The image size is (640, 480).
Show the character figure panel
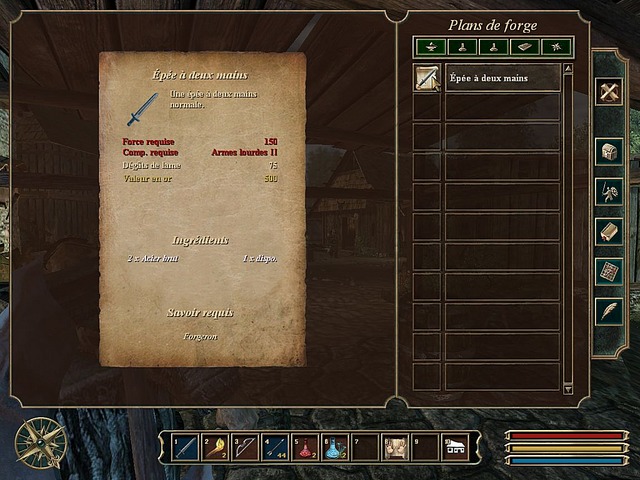[x=610, y=191]
